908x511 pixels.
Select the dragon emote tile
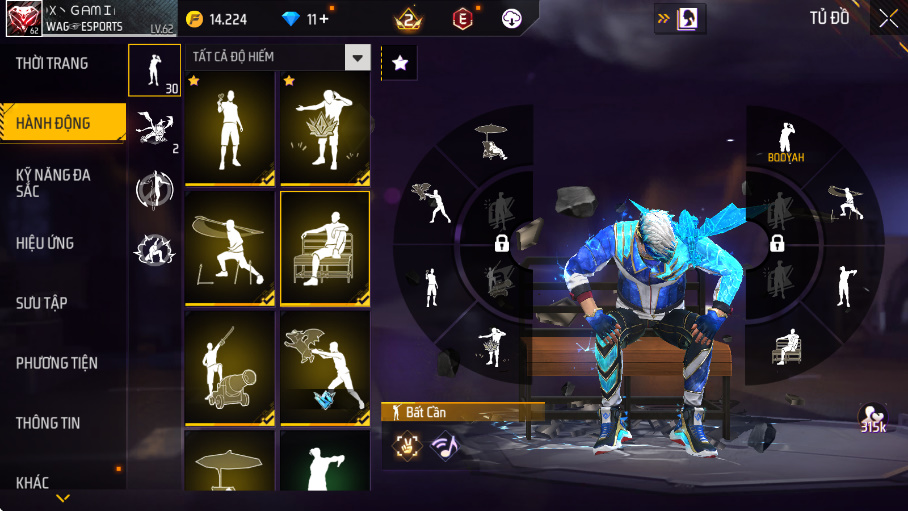tap(324, 367)
